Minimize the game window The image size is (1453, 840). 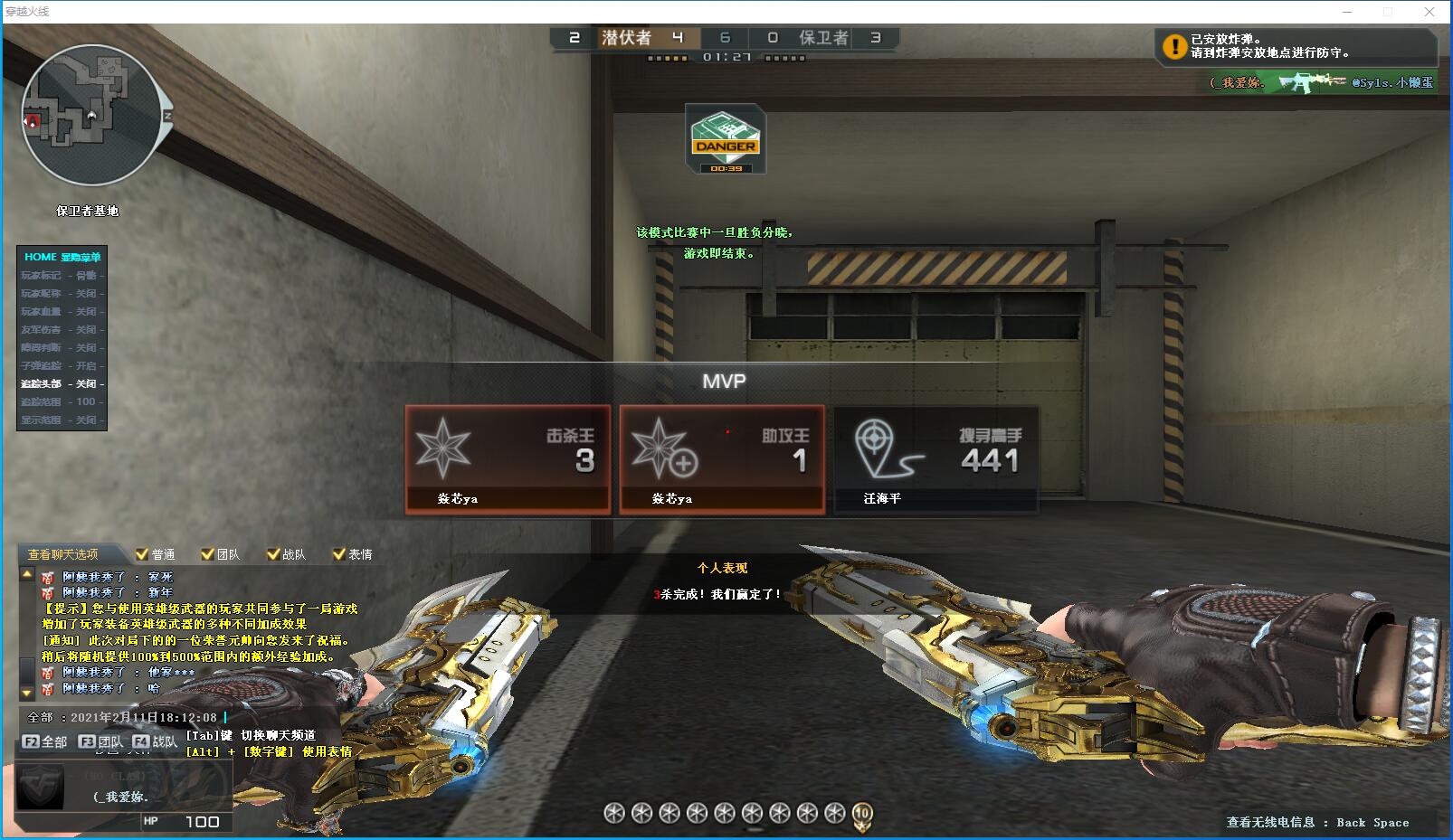point(1347,12)
